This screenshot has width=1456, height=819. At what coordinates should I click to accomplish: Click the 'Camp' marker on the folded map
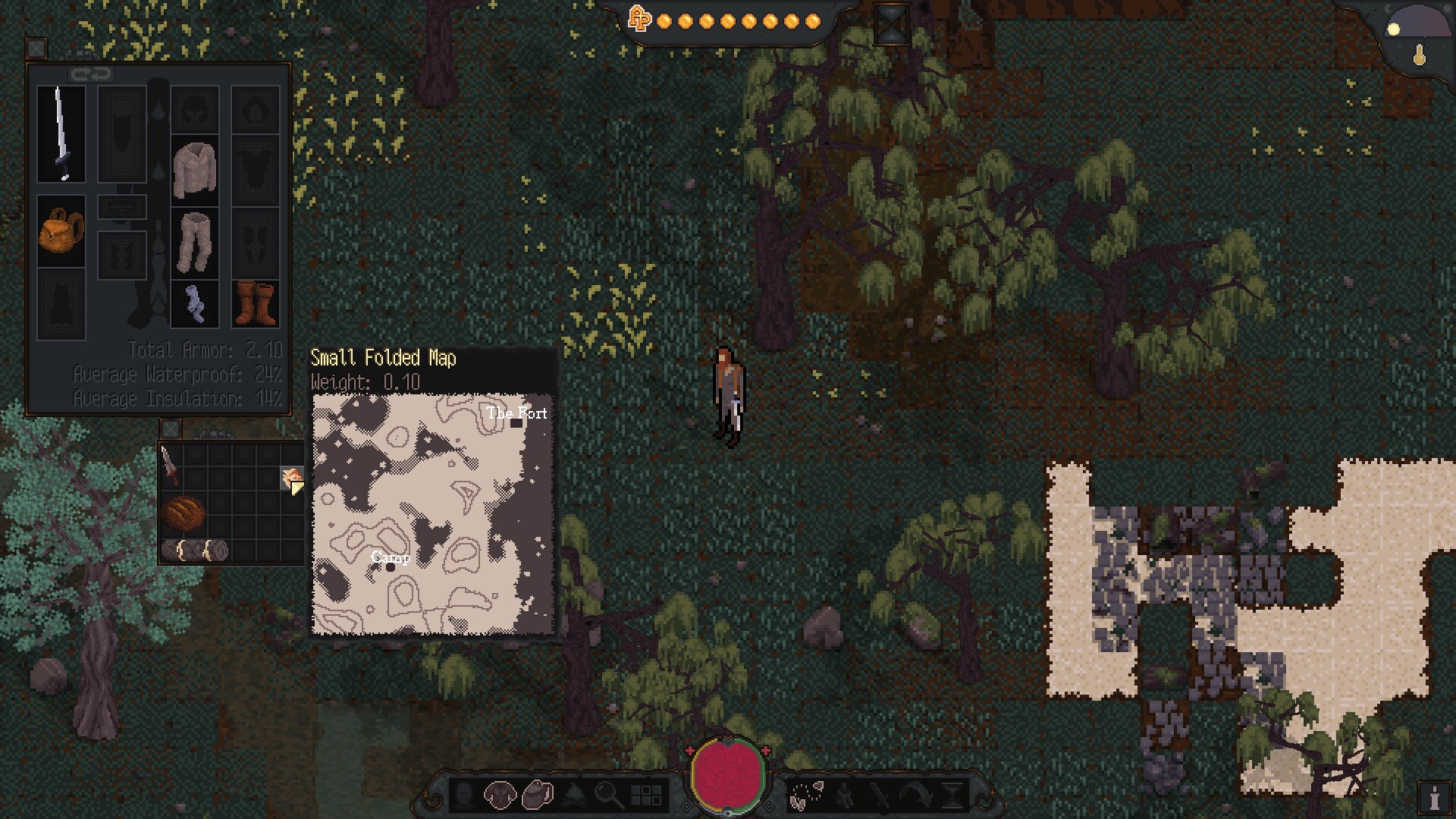coord(389,559)
